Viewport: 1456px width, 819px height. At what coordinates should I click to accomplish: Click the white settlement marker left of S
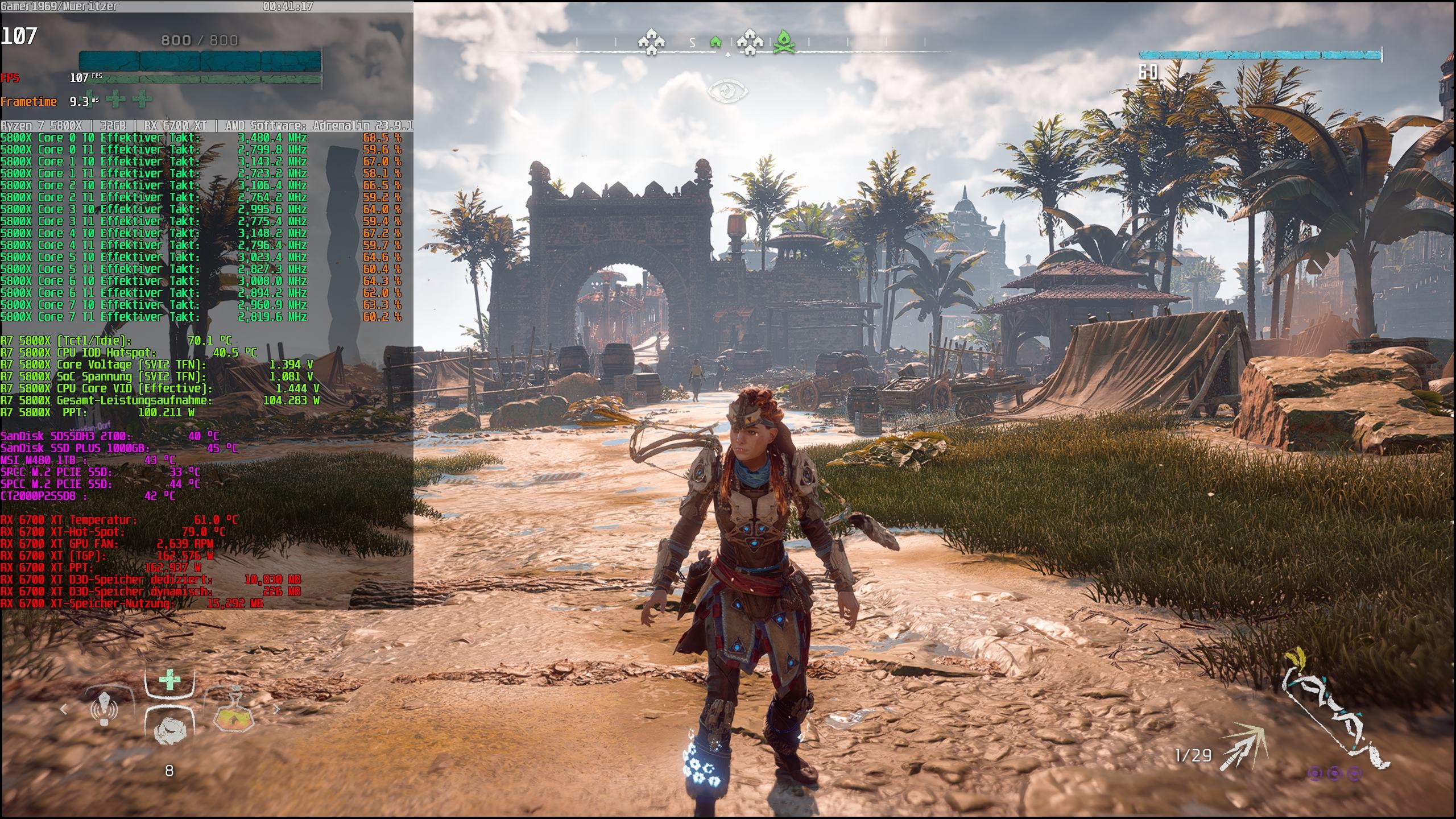point(651,42)
